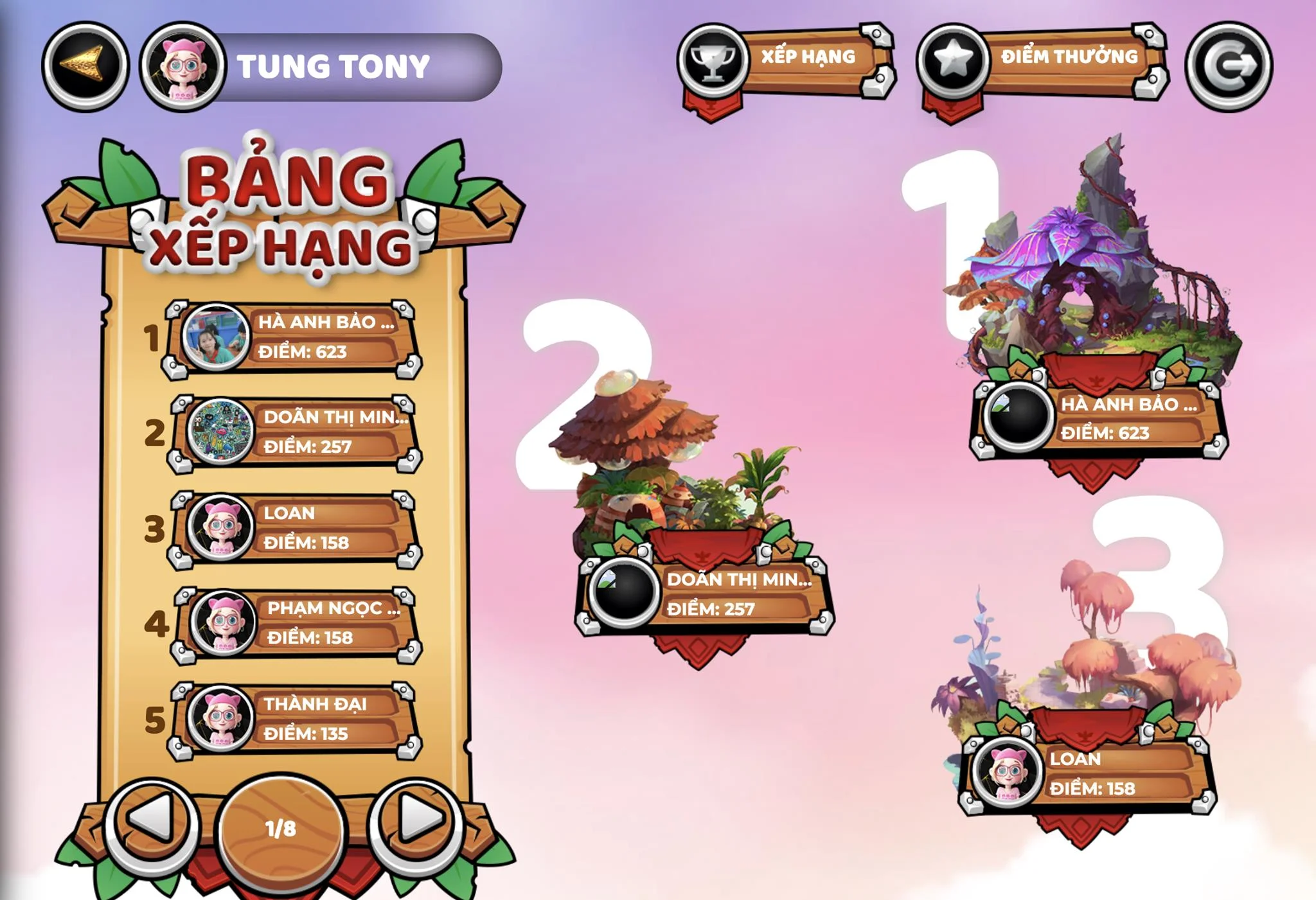Image resolution: width=1316 pixels, height=900 pixels.
Task: Click the golden back arrow button
Action: click(x=85, y=66)
